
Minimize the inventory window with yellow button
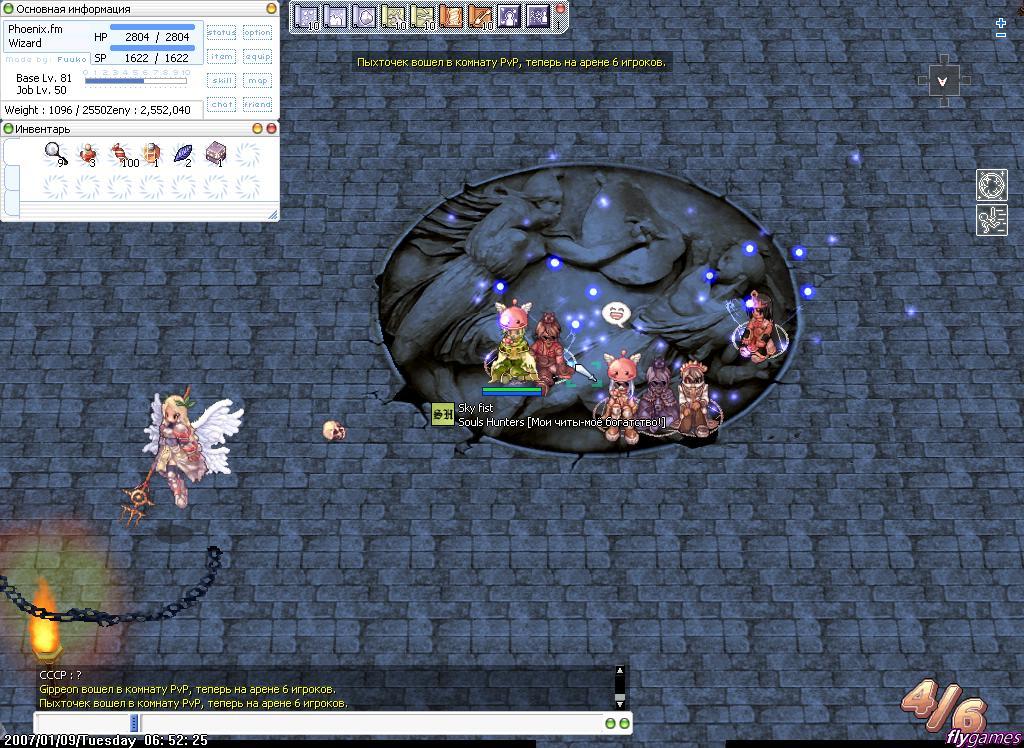pyautogui.click(x=257, y=129)
